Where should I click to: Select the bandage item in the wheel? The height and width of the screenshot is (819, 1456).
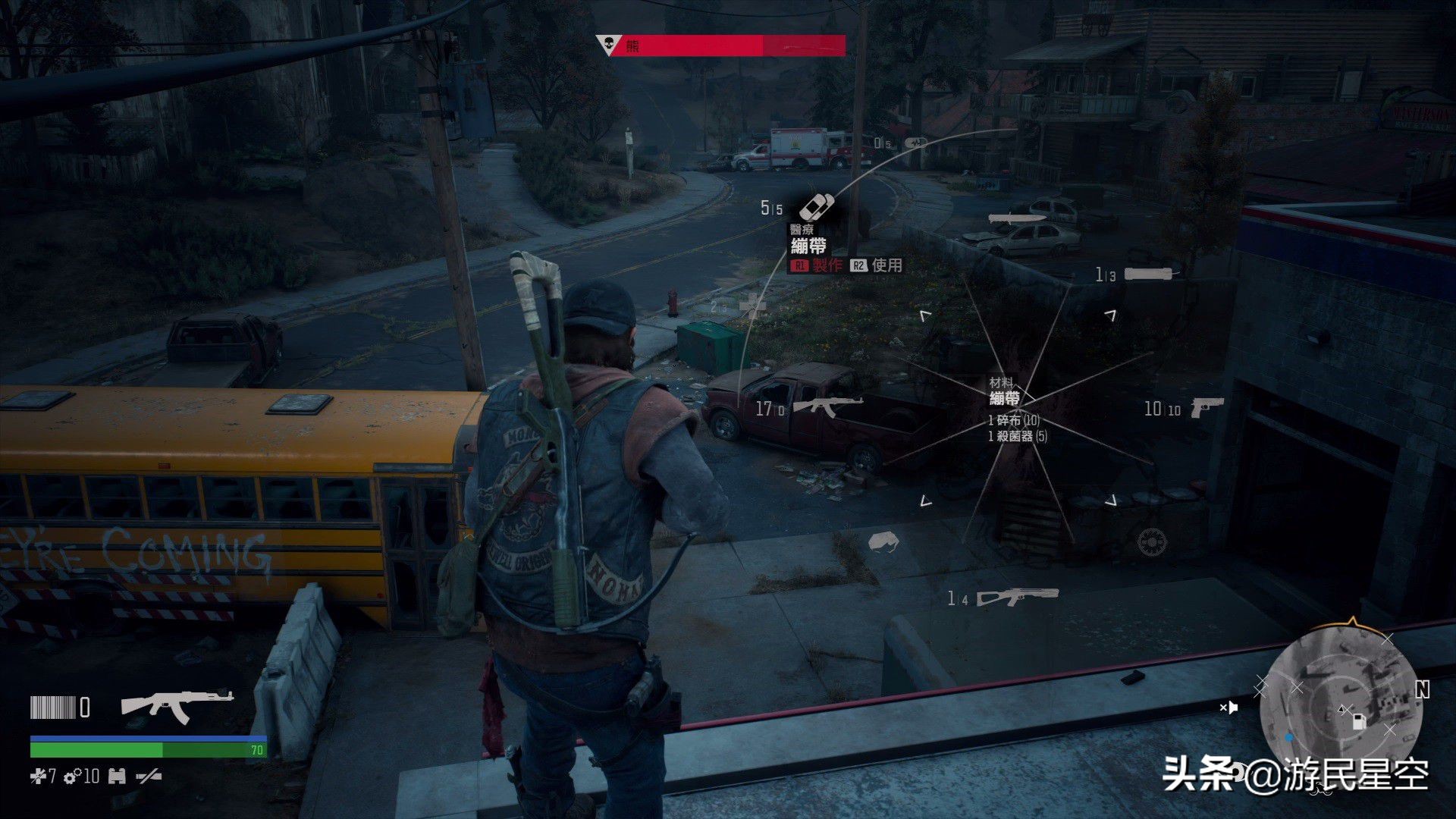[817, 206]
